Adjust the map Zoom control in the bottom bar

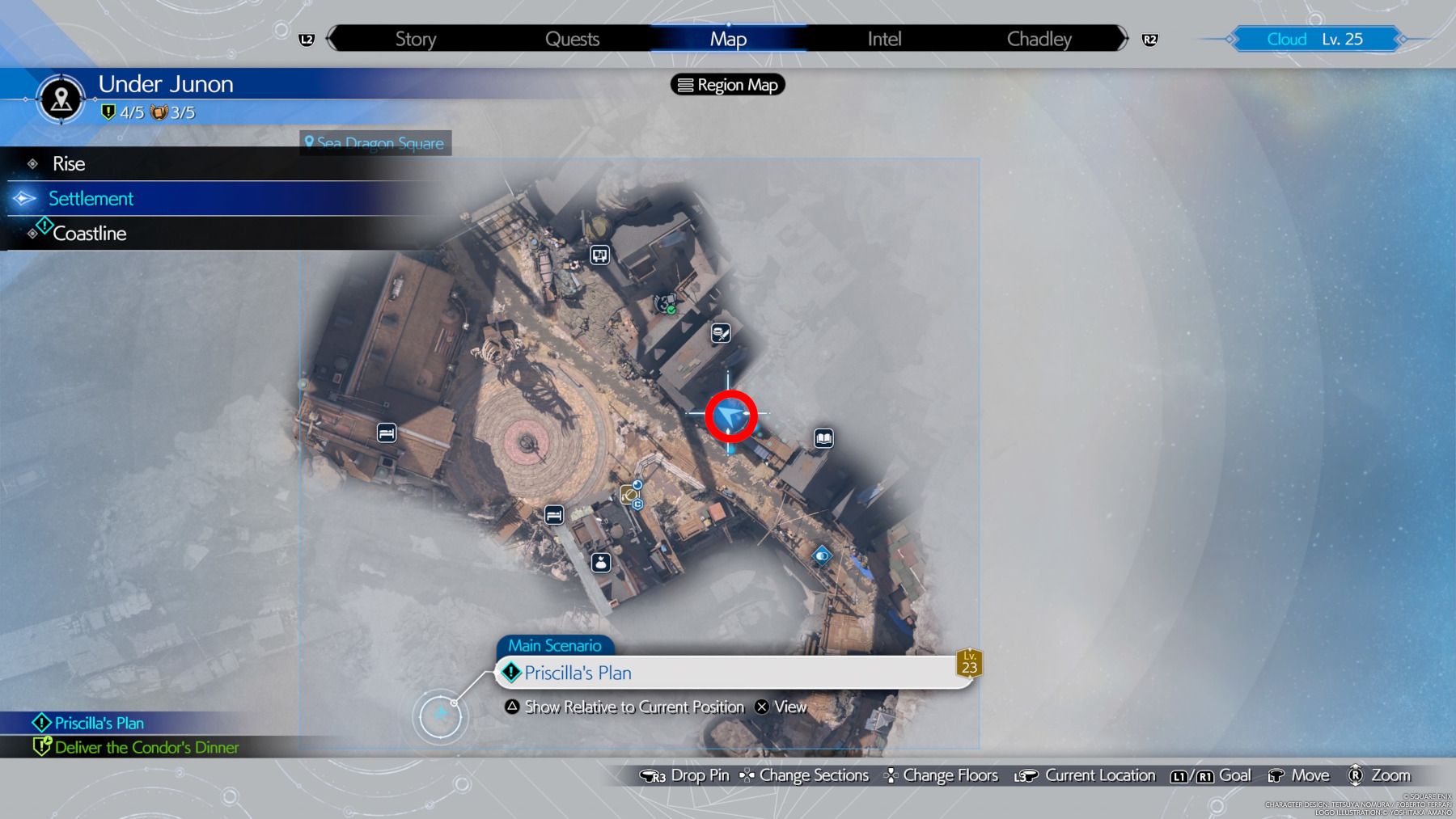[1374, 775]
